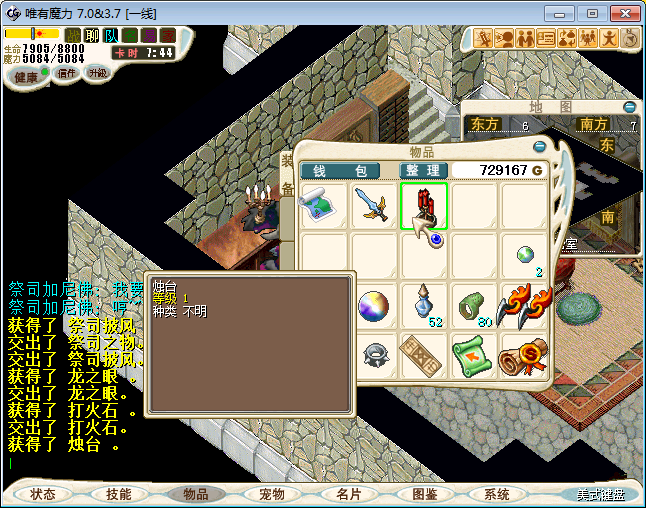Click the 钱包 wallet button

(x=340, y=171)
